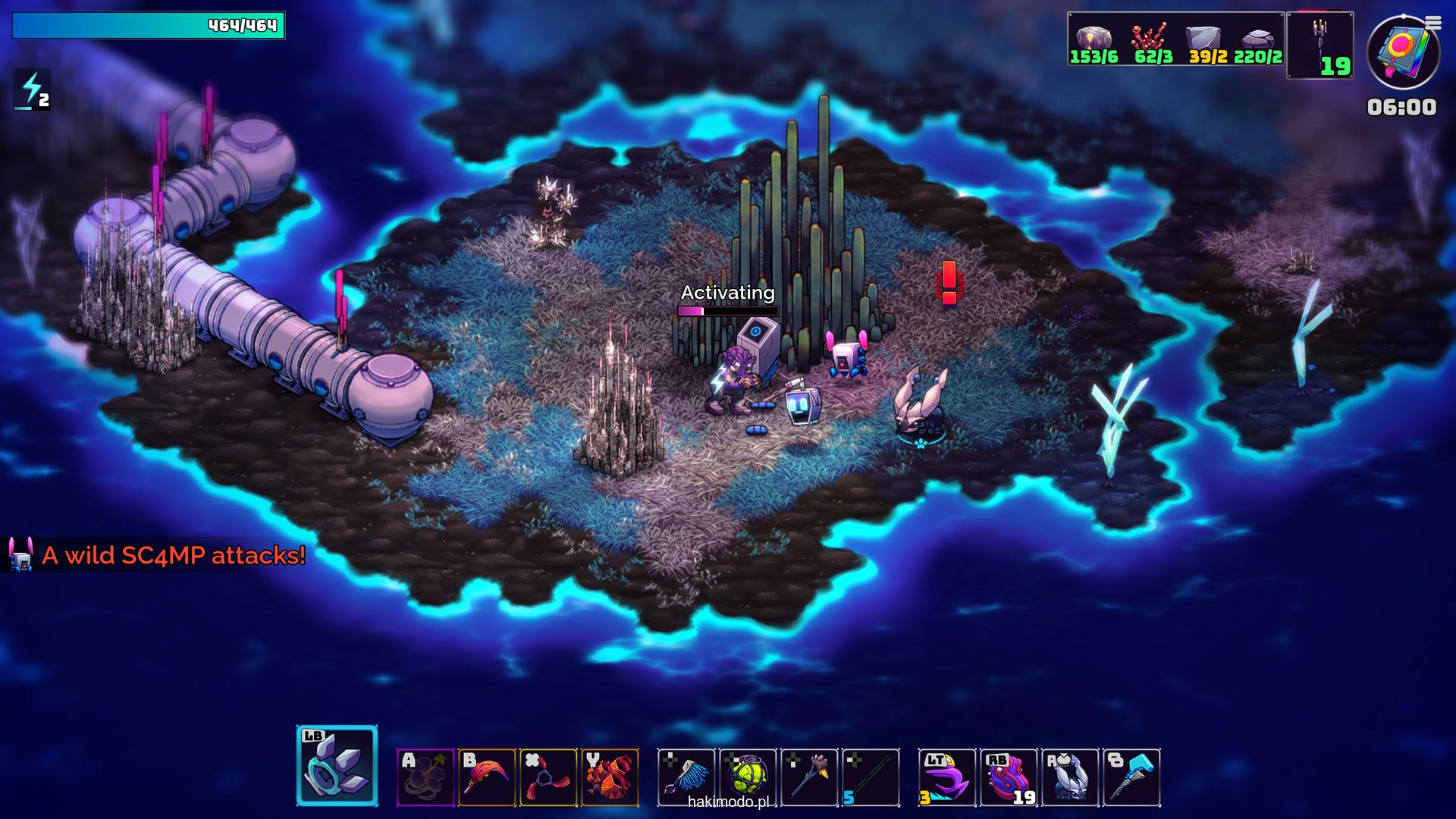Activate the purple dash ability

(x=947, y=777)
